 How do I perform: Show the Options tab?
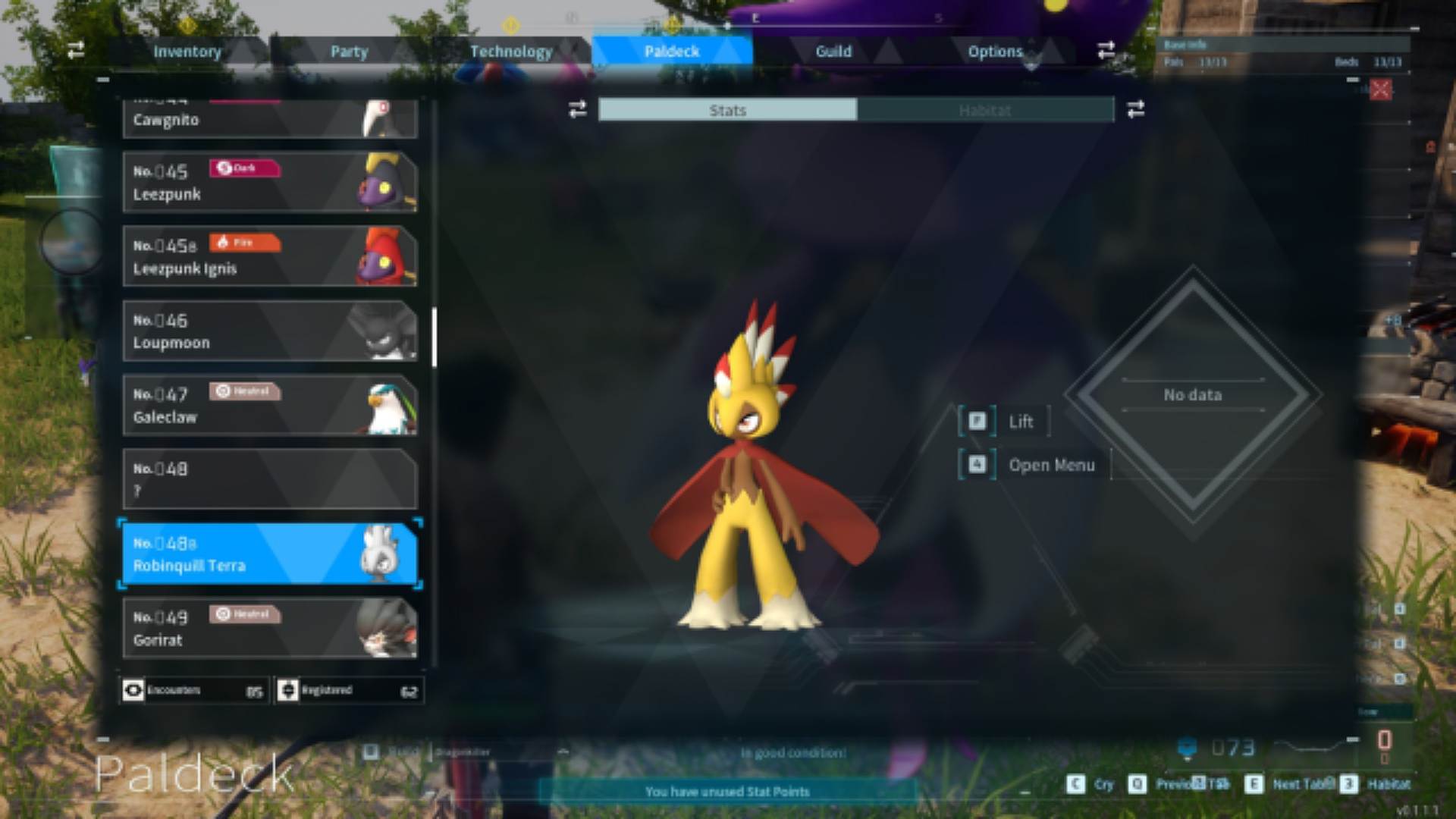pos(995,52)
